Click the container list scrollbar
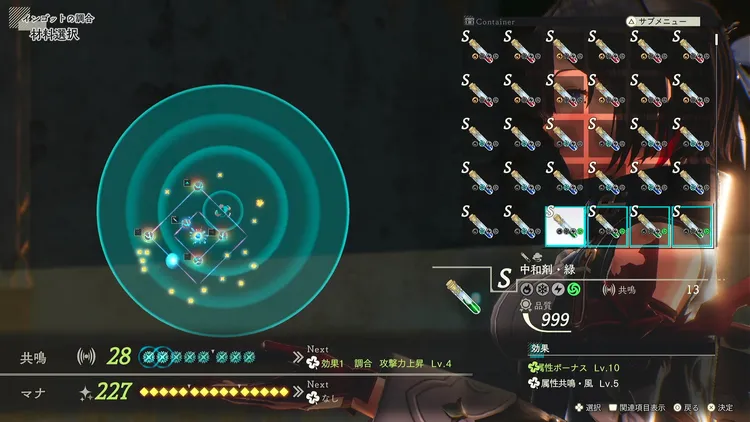This screenshot has height=422, width=750. pos(715,40)
